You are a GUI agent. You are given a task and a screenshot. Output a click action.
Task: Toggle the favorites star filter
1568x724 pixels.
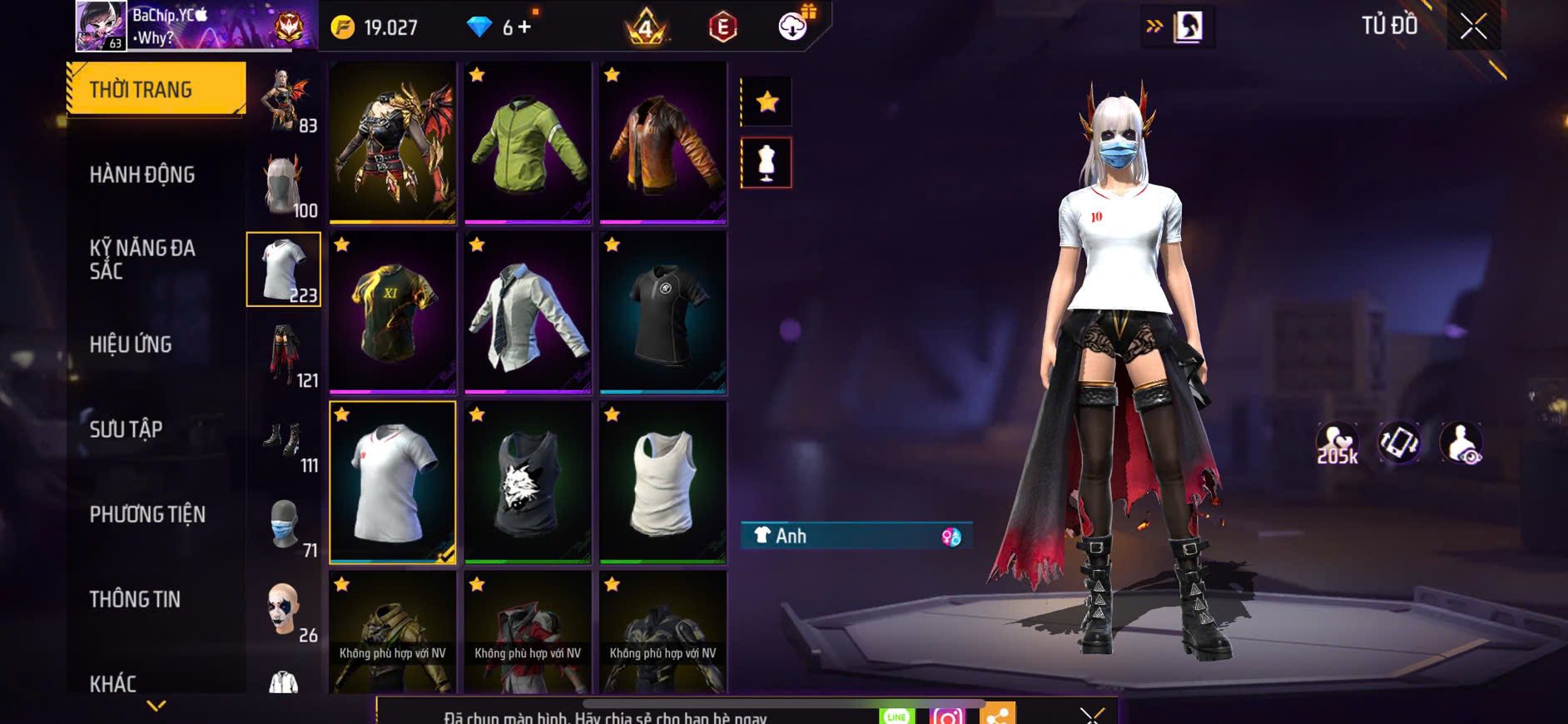767,102
